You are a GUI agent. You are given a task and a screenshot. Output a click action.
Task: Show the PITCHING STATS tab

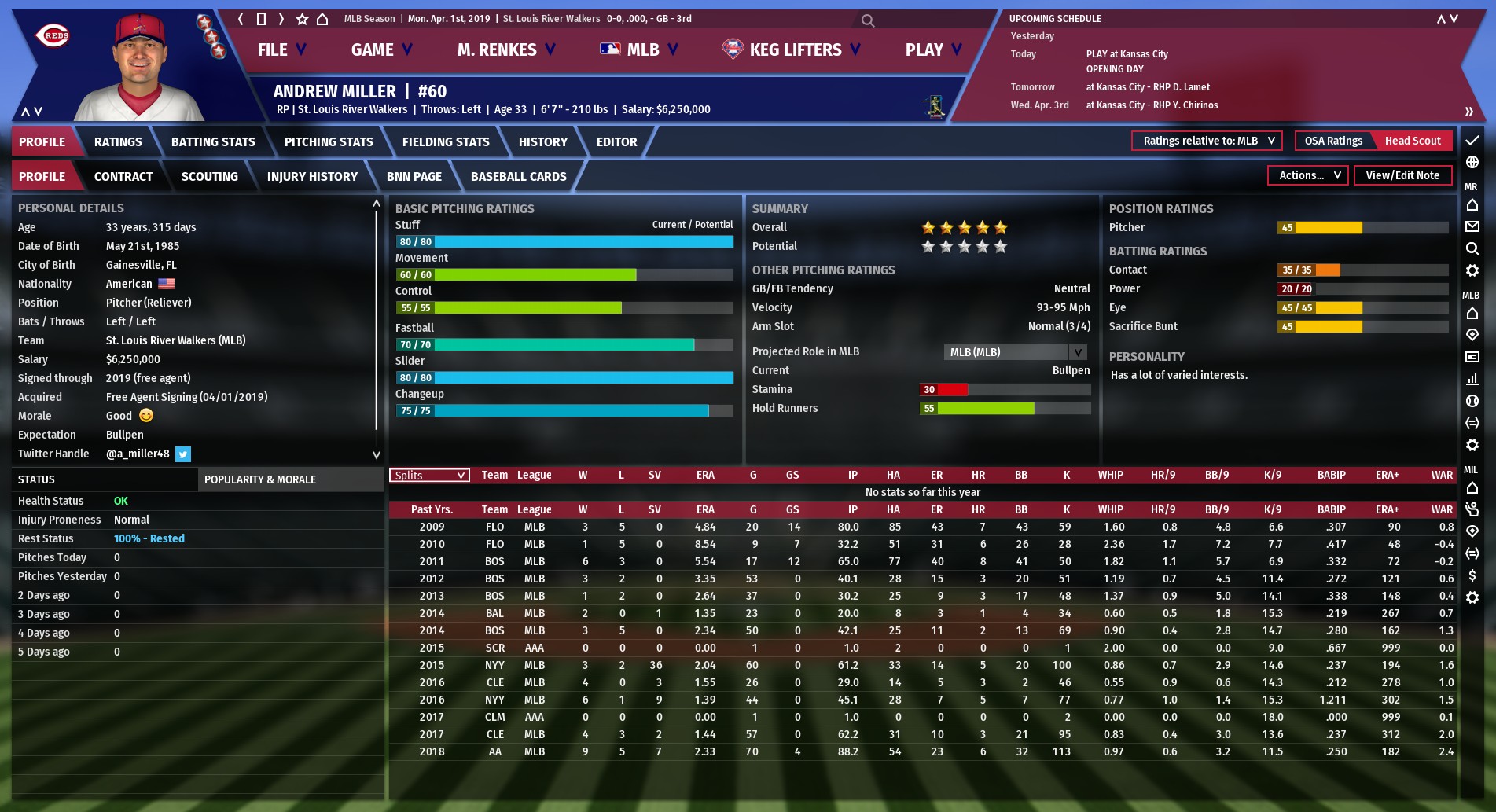[x=329, y=142]
